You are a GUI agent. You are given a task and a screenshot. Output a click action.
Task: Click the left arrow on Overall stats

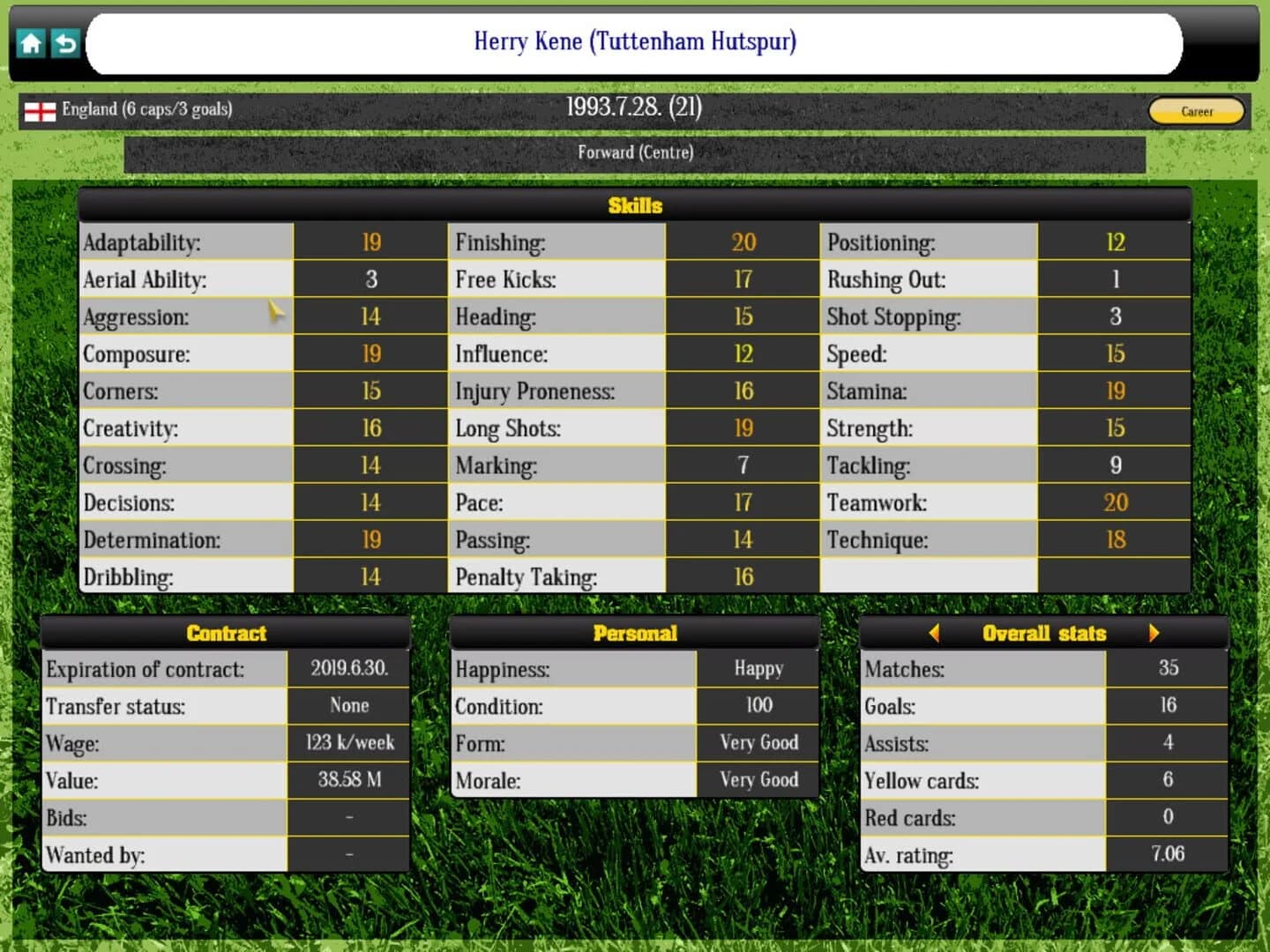(x=936, y=633)
